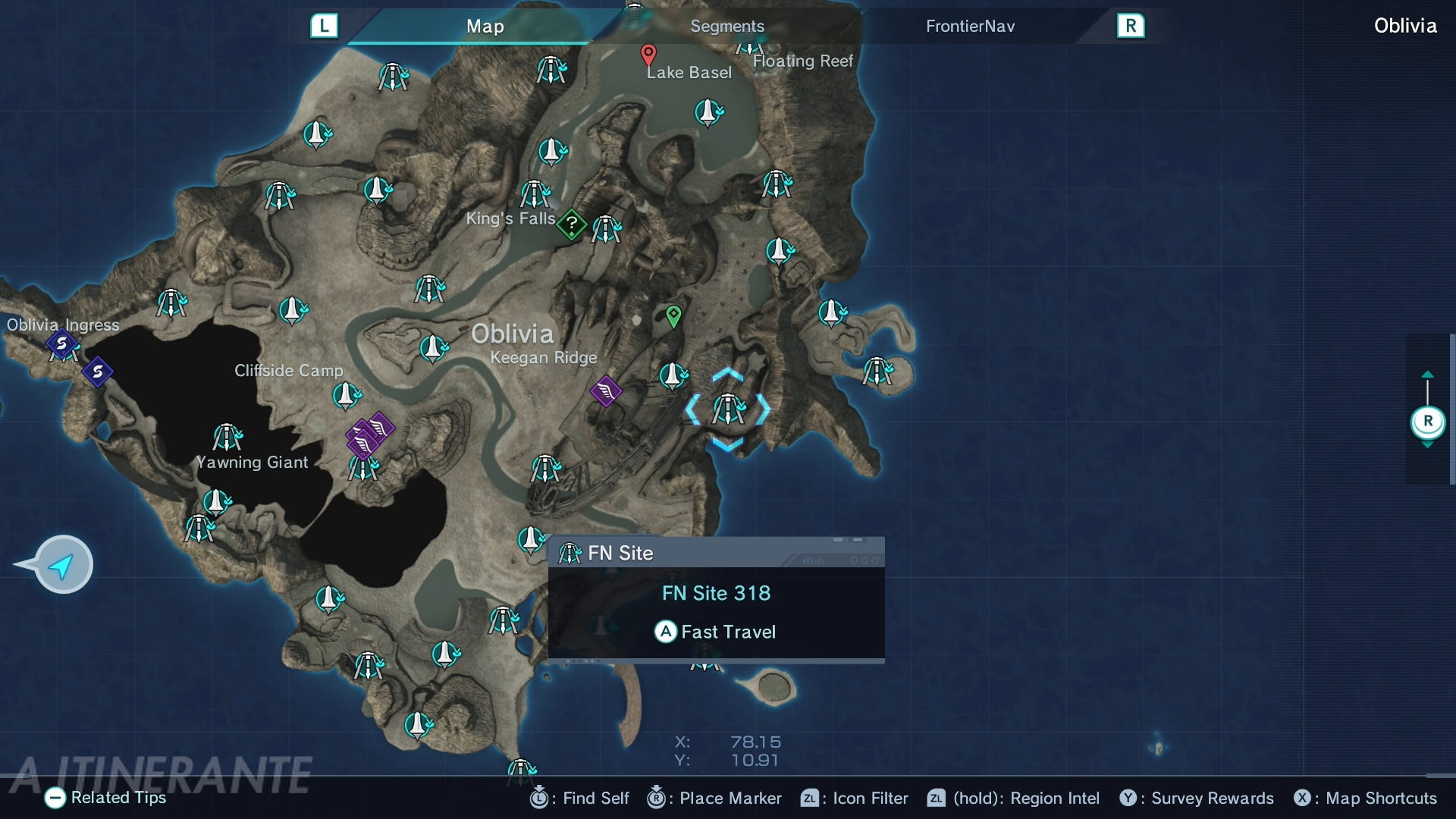Choose Fast Travel to FN Site 318
This screenshot has height=819, width=1456.
tap(715, 632)
